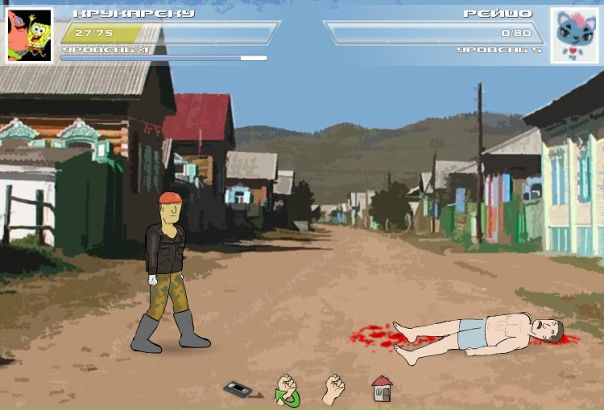Choose the plain fist icon

[x=334, y=388]
